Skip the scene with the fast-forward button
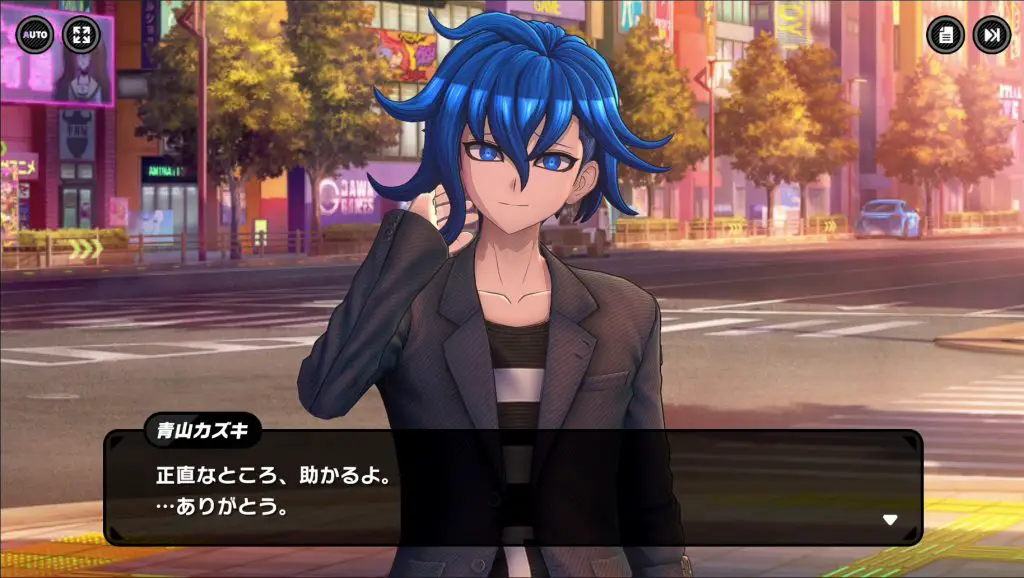Viewport: 1024px width, 578px height. click(x=991, y=36)
